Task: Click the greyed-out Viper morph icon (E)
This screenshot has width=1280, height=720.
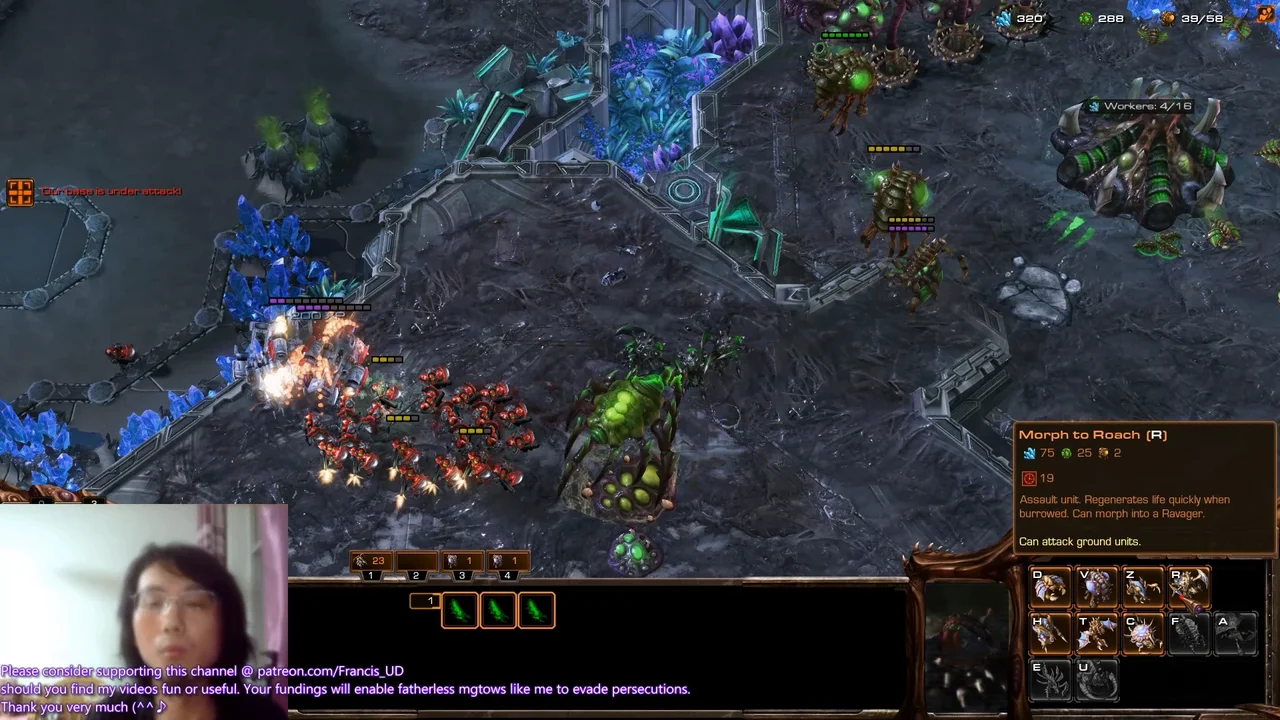Action: [1050, 680]
